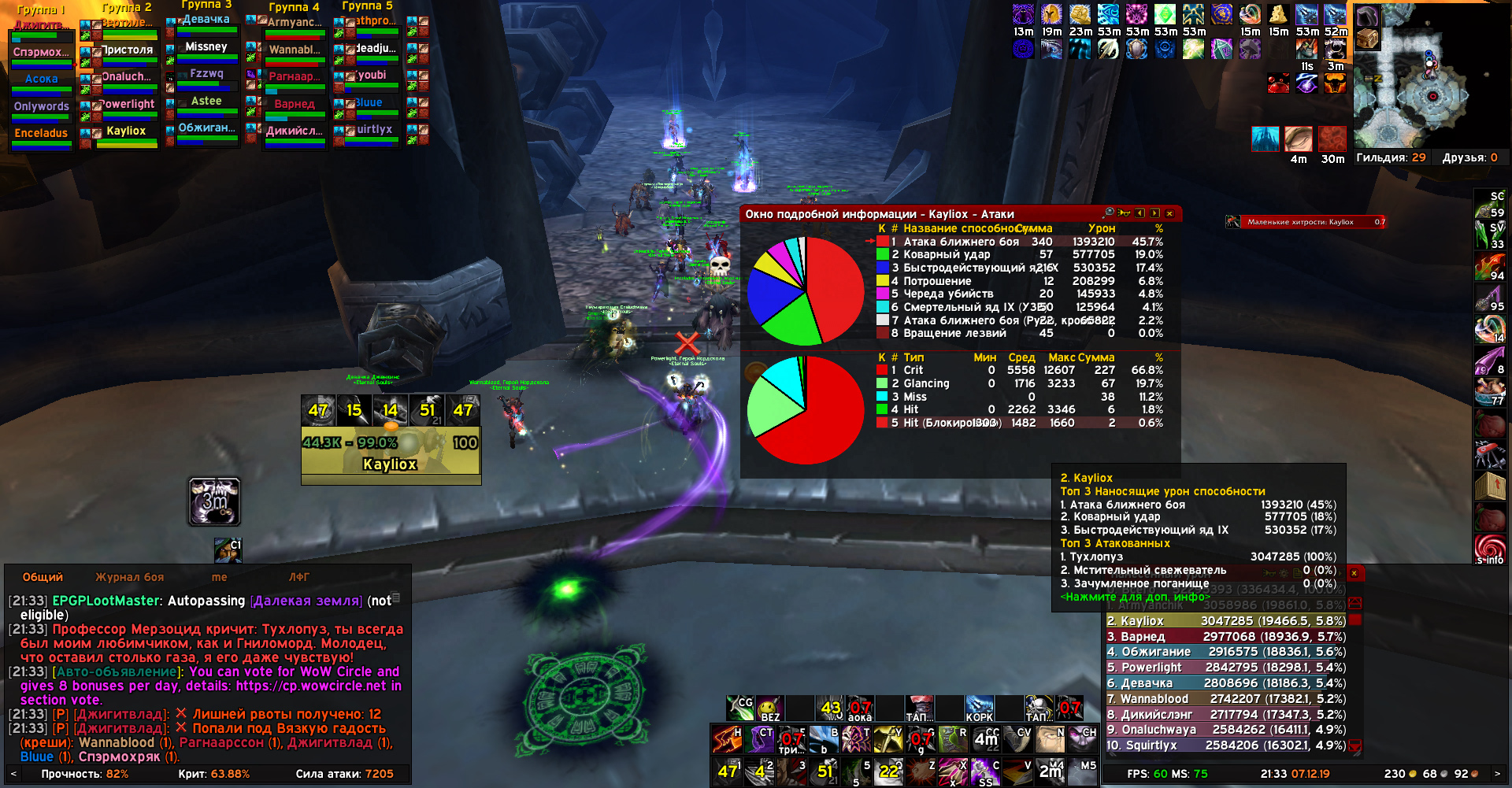Viewport: 1512px width, 788px height.
Task: Close the Kayliox attack details window
Action: [x=1169, y=213]
